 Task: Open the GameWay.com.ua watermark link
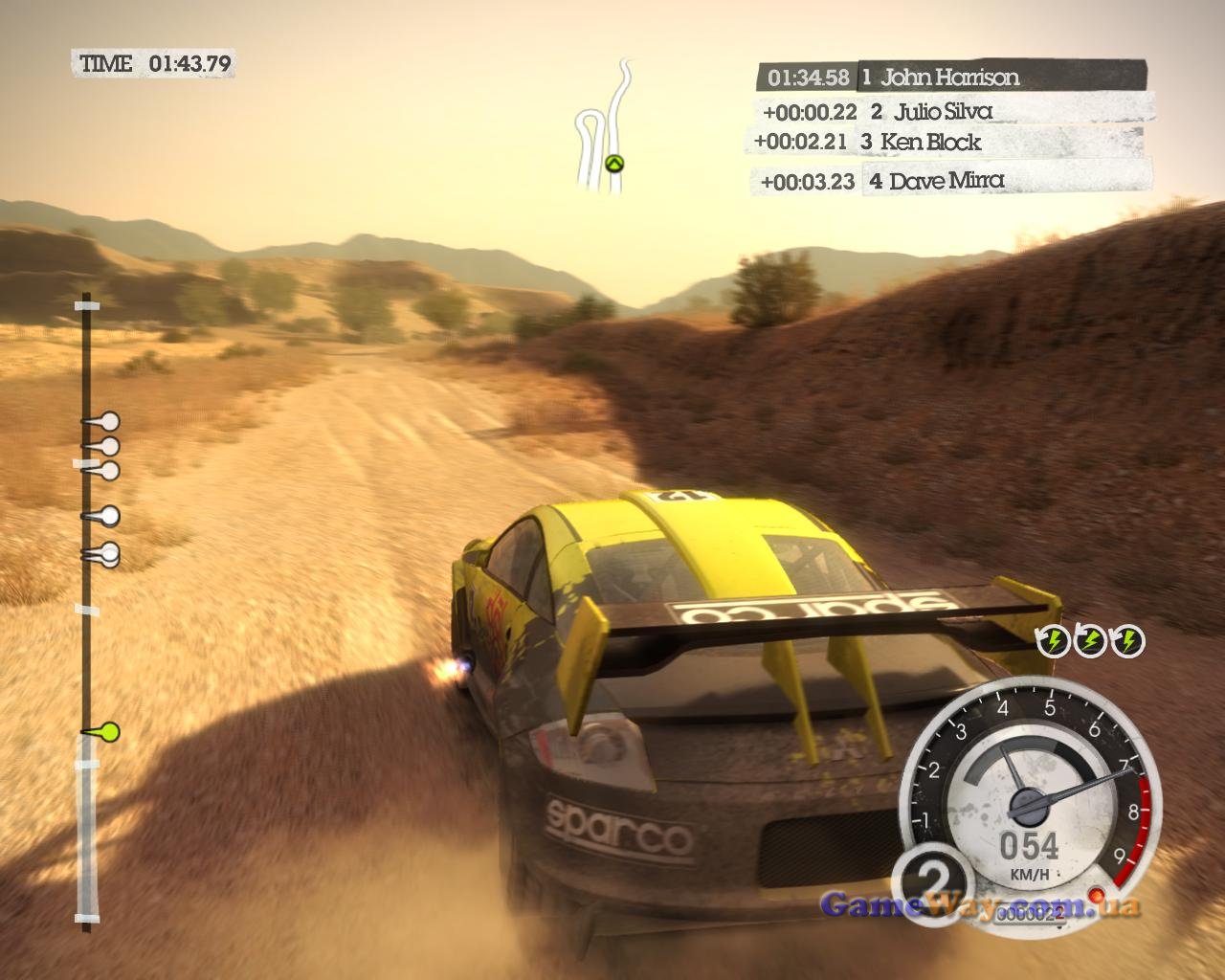click(x=979, y=904)
